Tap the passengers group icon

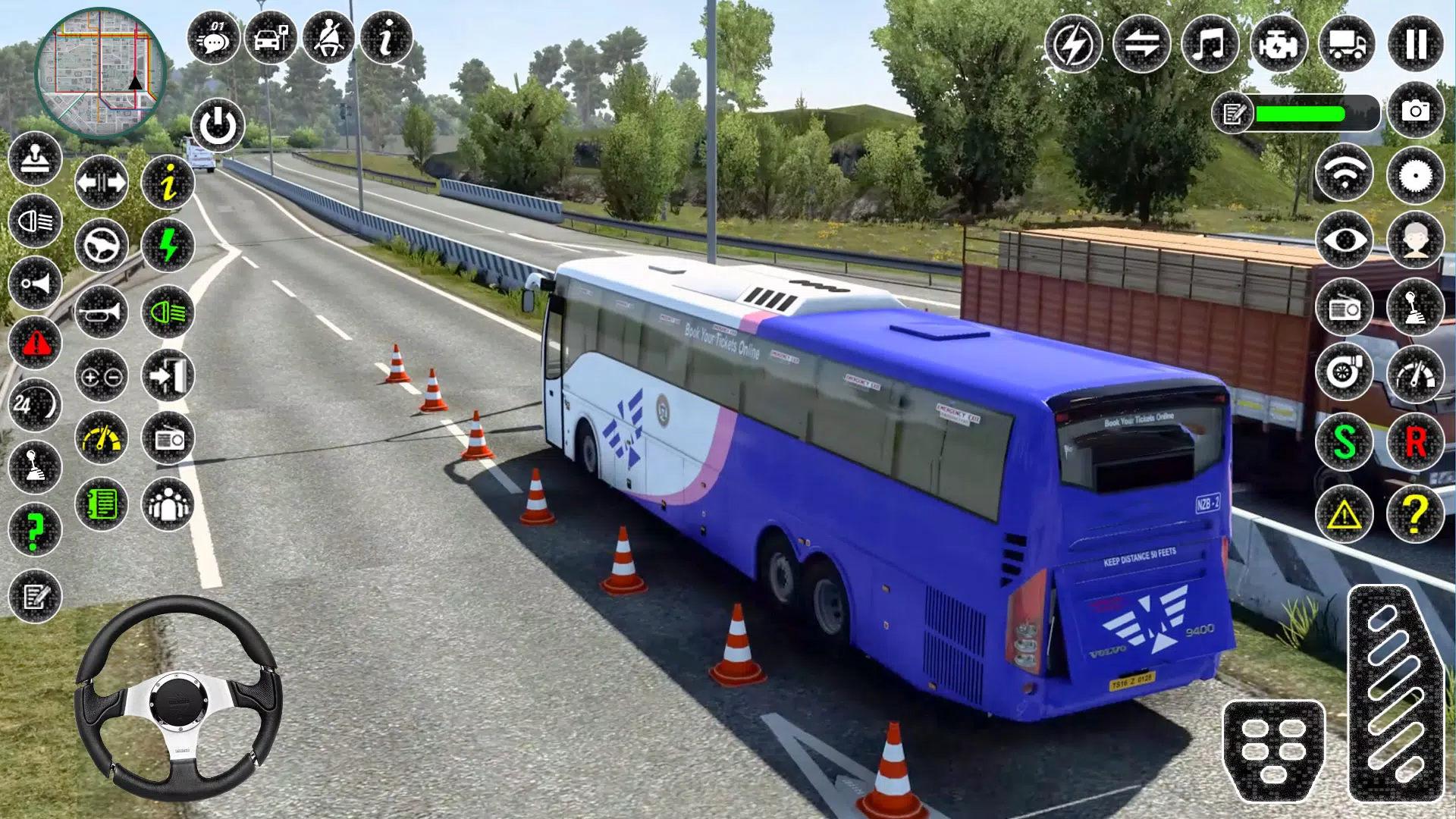(168, 504)
